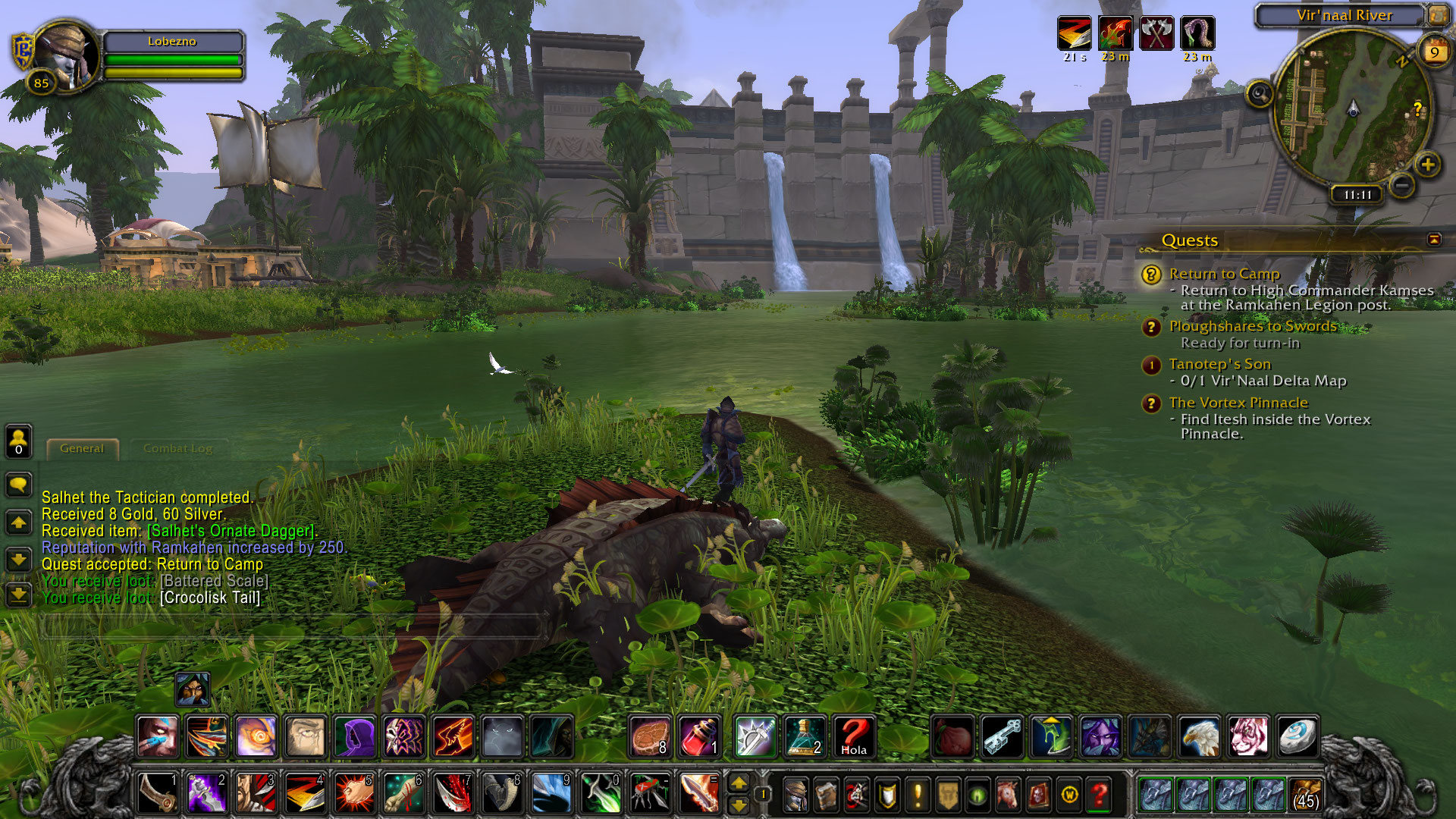
Task: Select the Tanotep's Son quest tracker entry
Action: 1219,364
